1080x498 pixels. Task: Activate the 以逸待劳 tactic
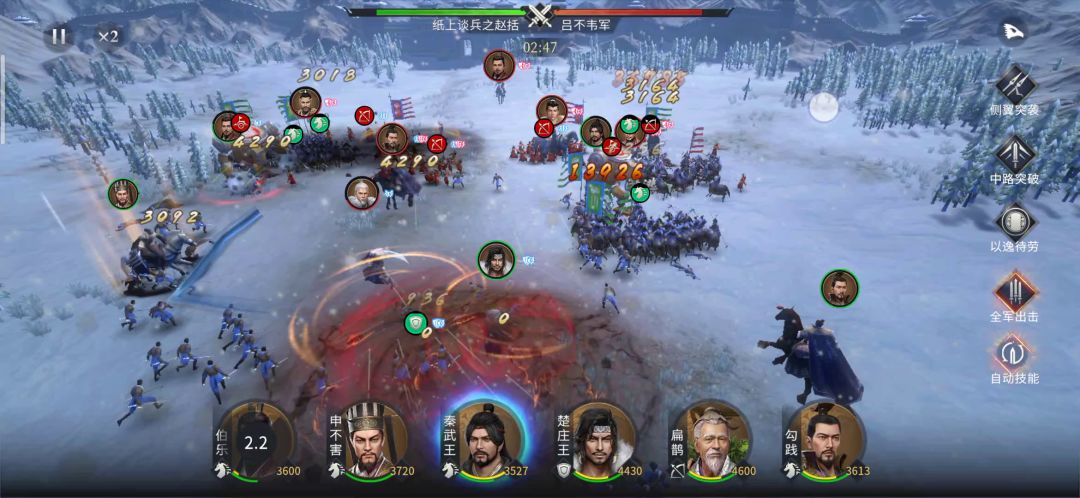tap(1014, 221)
